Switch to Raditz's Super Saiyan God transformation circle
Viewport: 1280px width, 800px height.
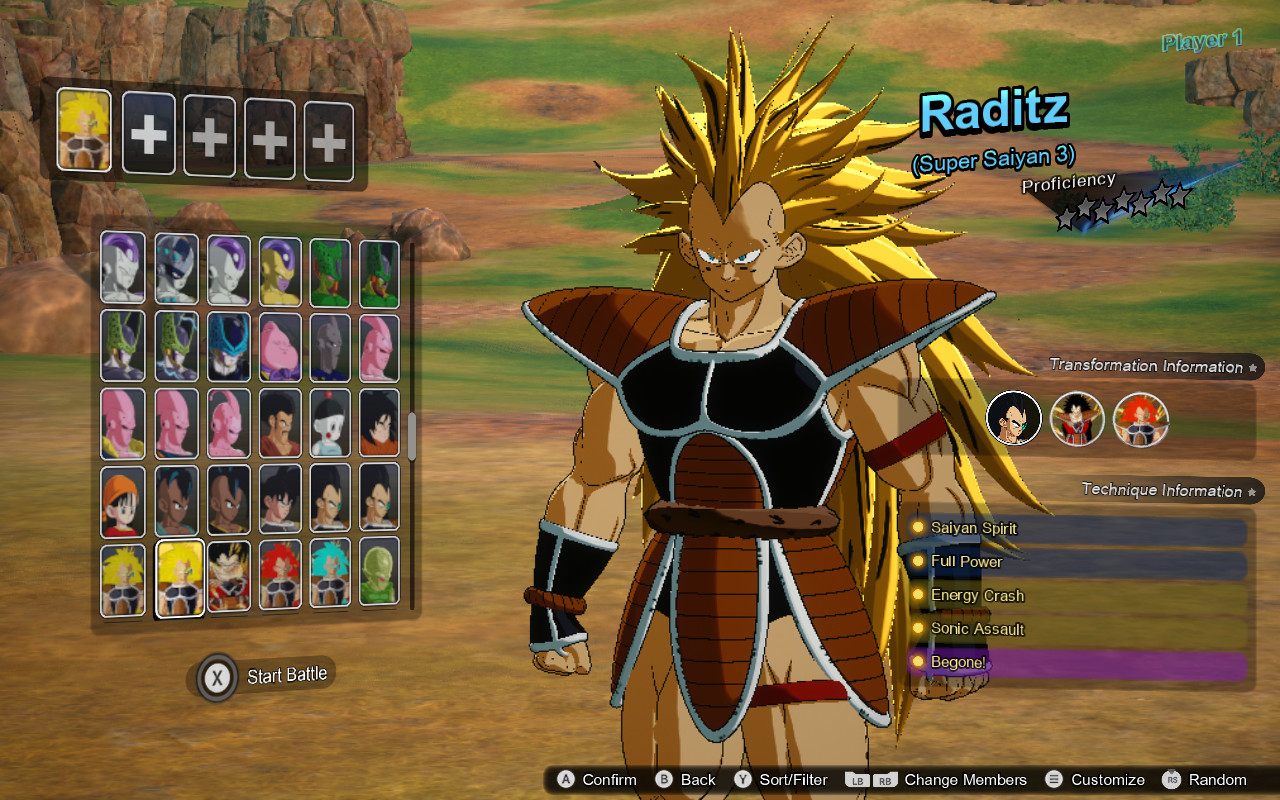tap(1141, 418)
